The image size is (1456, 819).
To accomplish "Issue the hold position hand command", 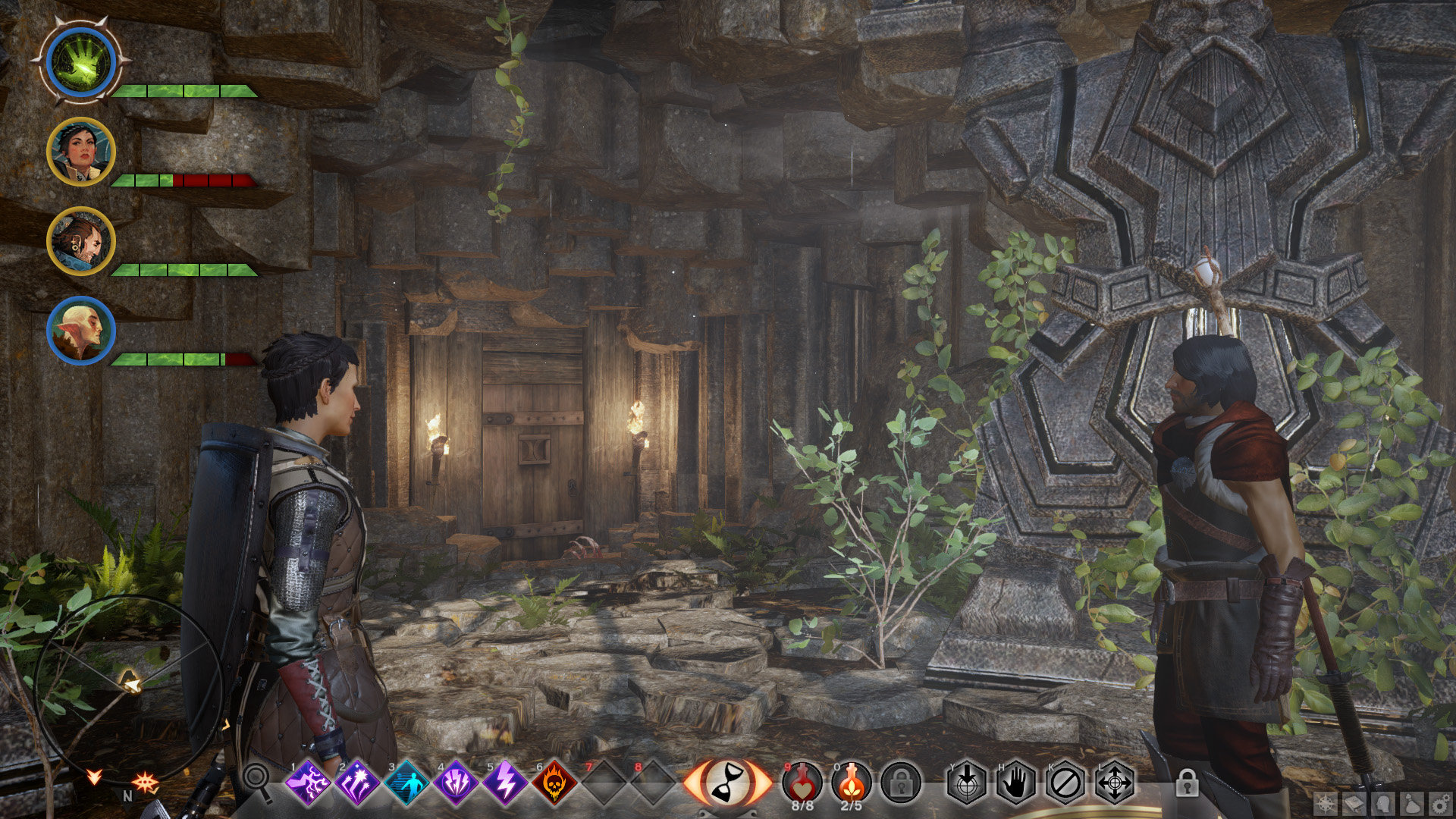I will coord(1016,783).
